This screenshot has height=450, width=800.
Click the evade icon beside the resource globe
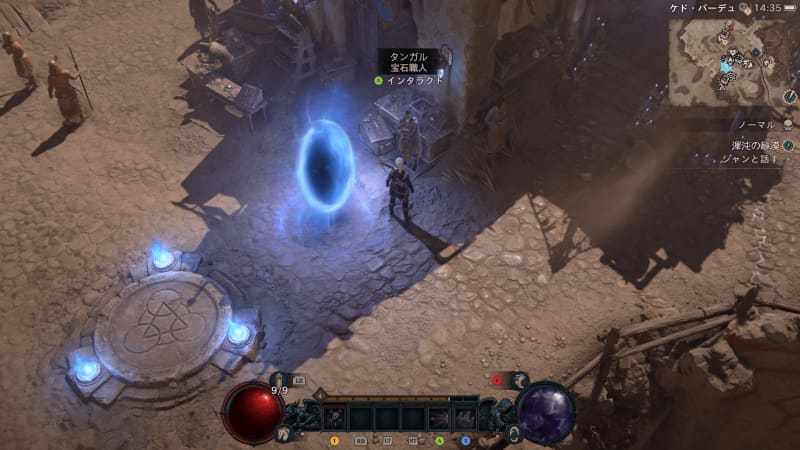point(513,434)
